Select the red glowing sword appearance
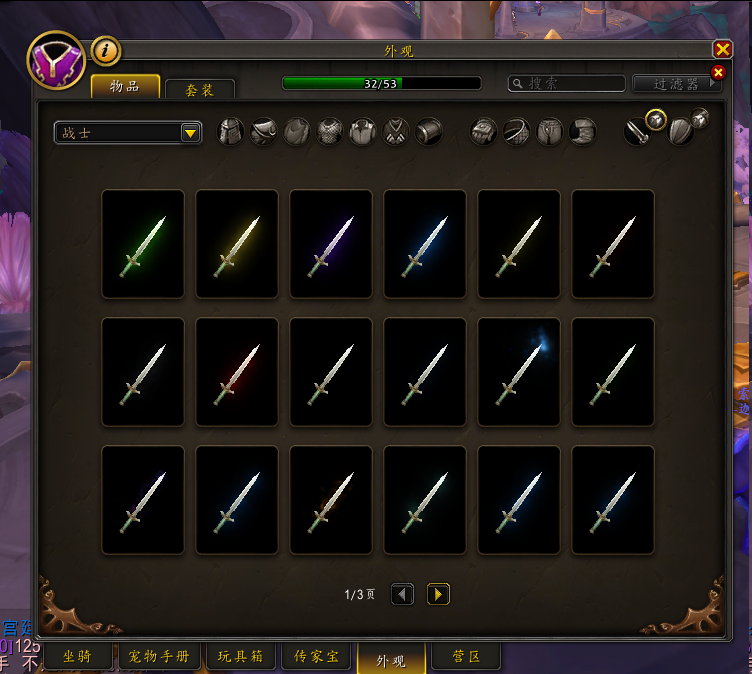Screen dimensions: 752x674 tap(237, 372)
